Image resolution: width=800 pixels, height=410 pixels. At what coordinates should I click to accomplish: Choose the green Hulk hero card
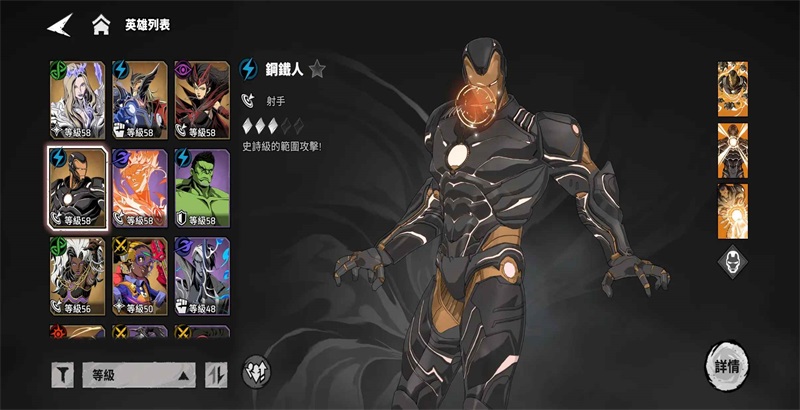click(202, 188)
